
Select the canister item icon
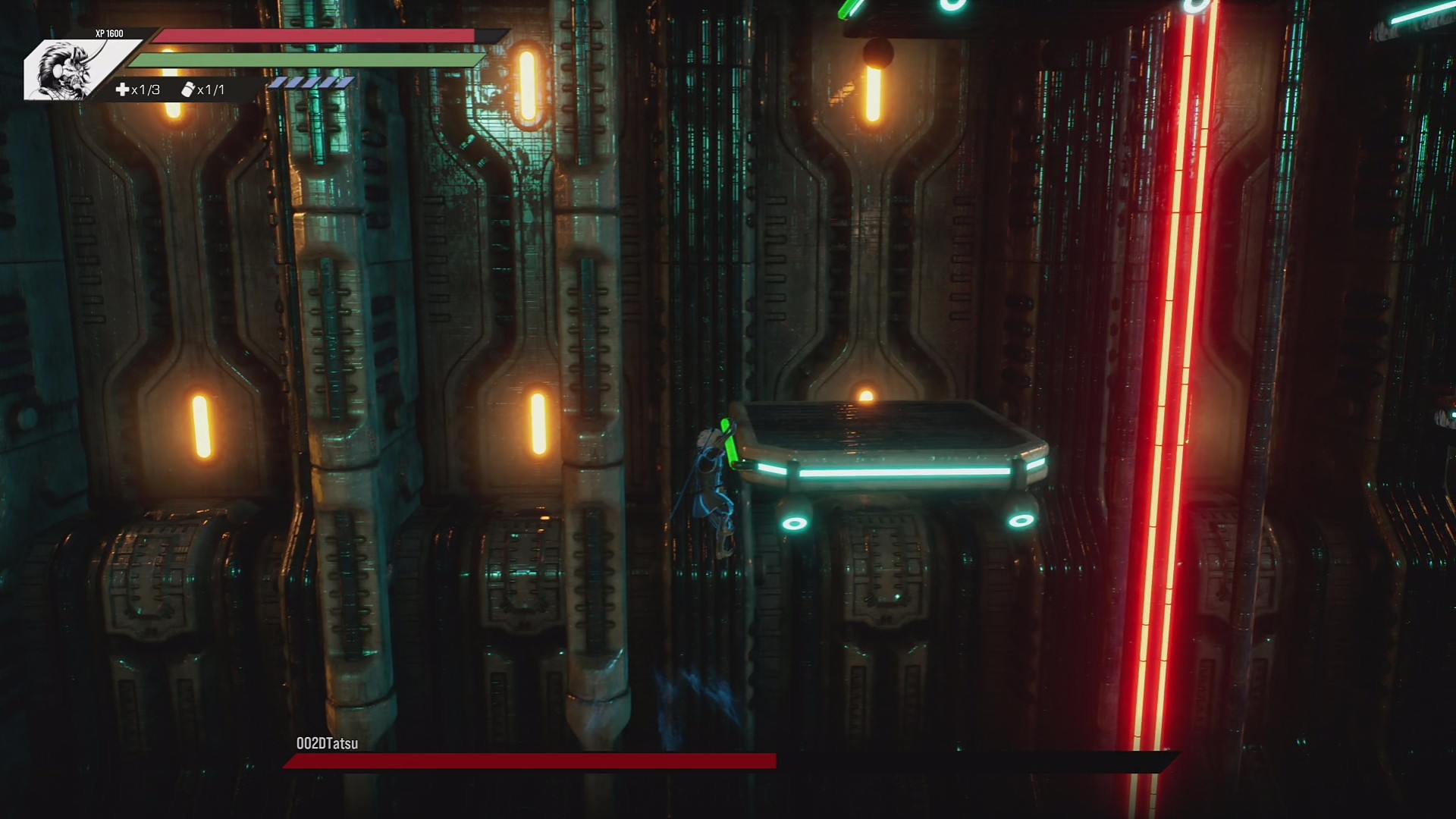pyautogui.click(x=188, y=90)
